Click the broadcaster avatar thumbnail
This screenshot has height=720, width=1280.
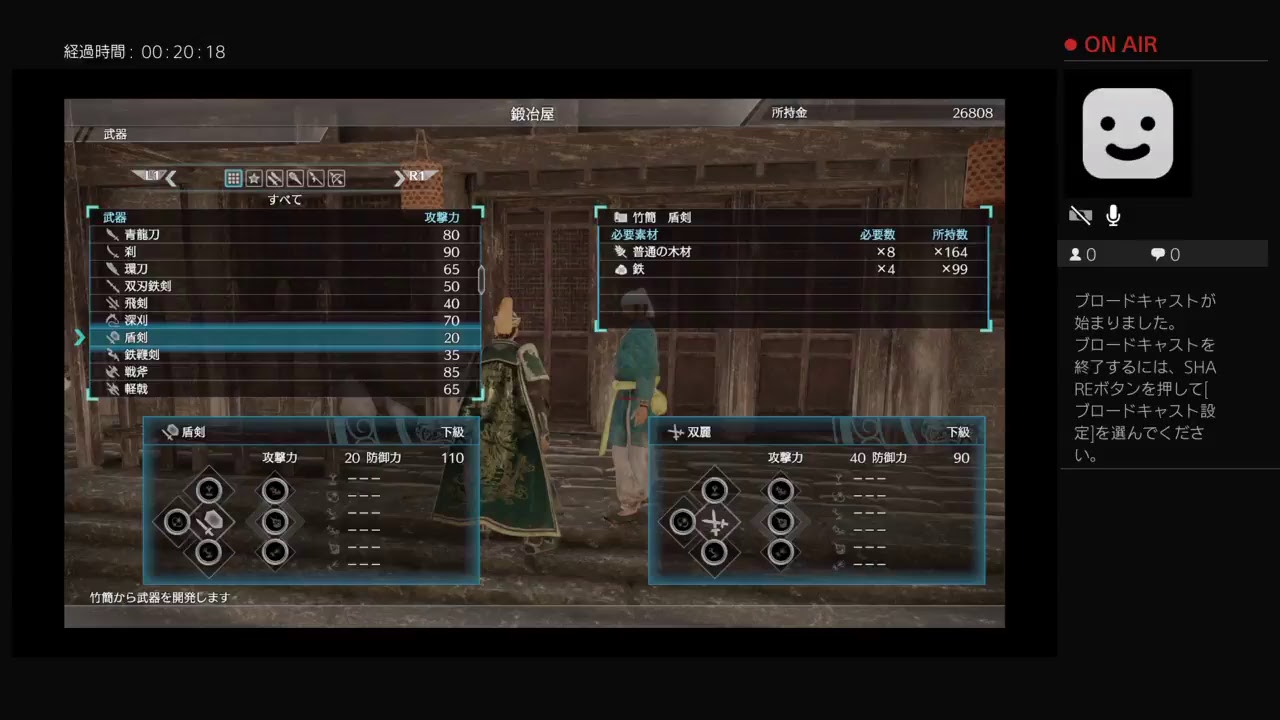1128,133
